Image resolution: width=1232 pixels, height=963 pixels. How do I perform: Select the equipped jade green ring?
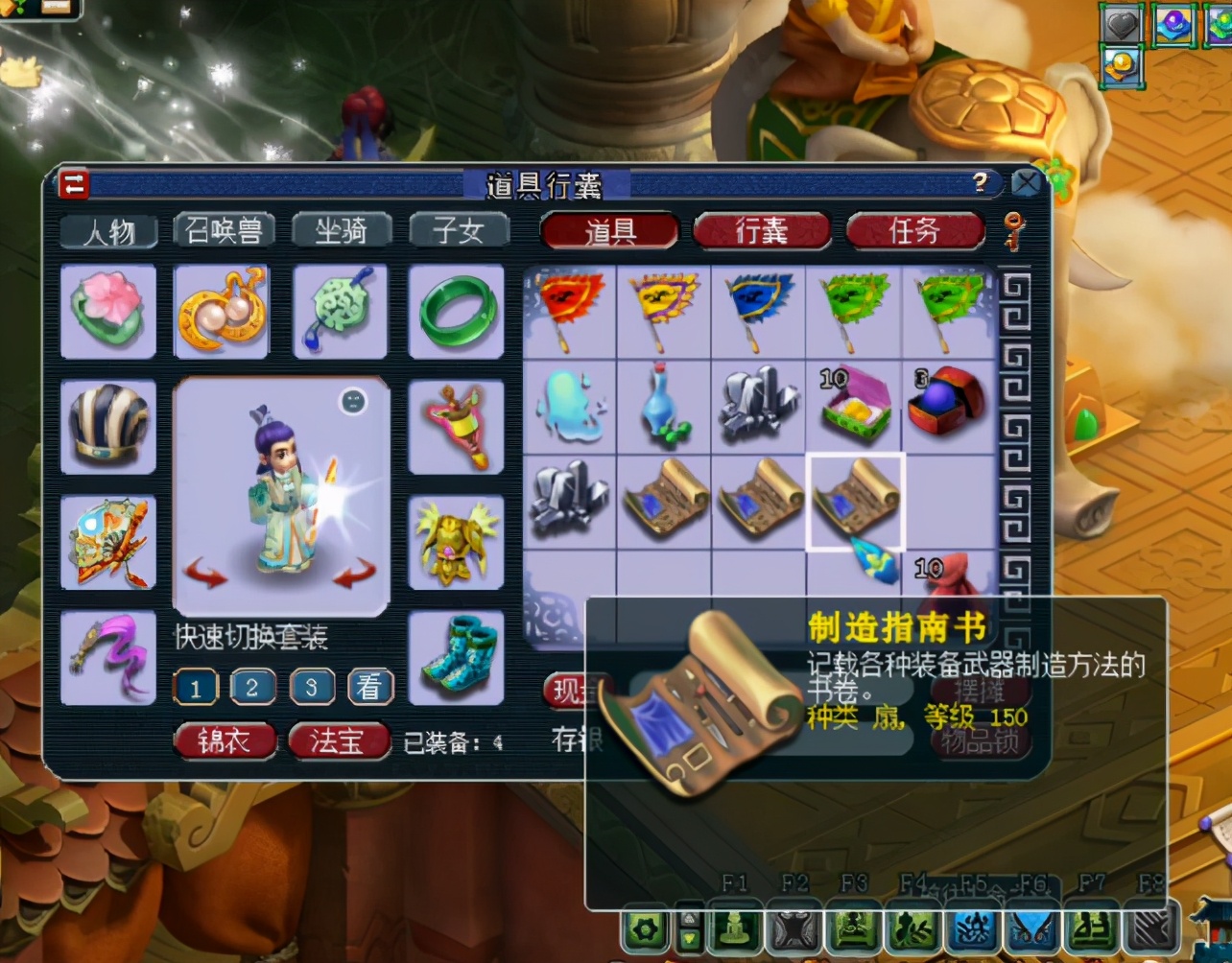456,313
